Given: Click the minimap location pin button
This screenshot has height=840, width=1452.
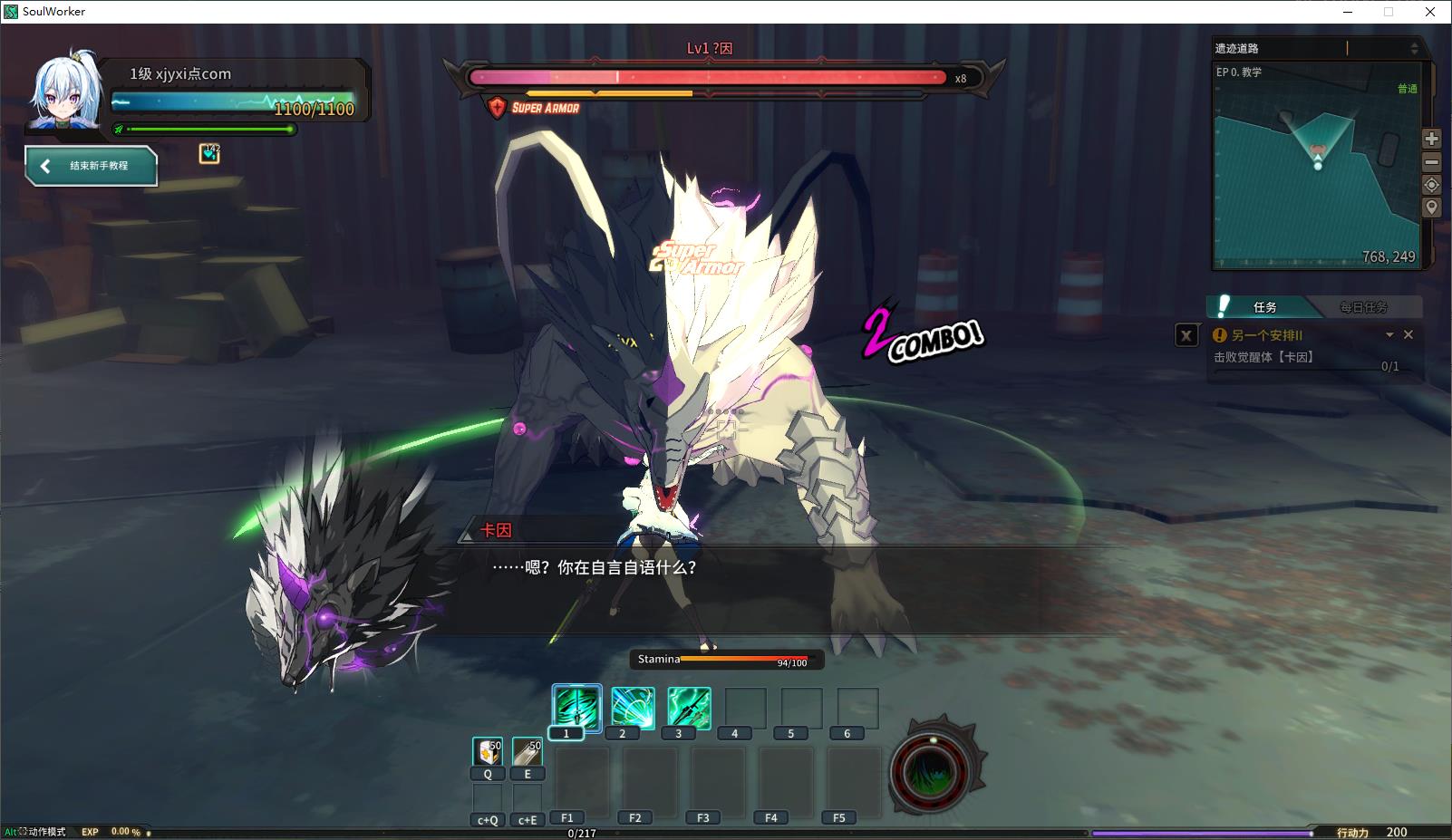Looking at the screenshot, I should pos(1432,208).
